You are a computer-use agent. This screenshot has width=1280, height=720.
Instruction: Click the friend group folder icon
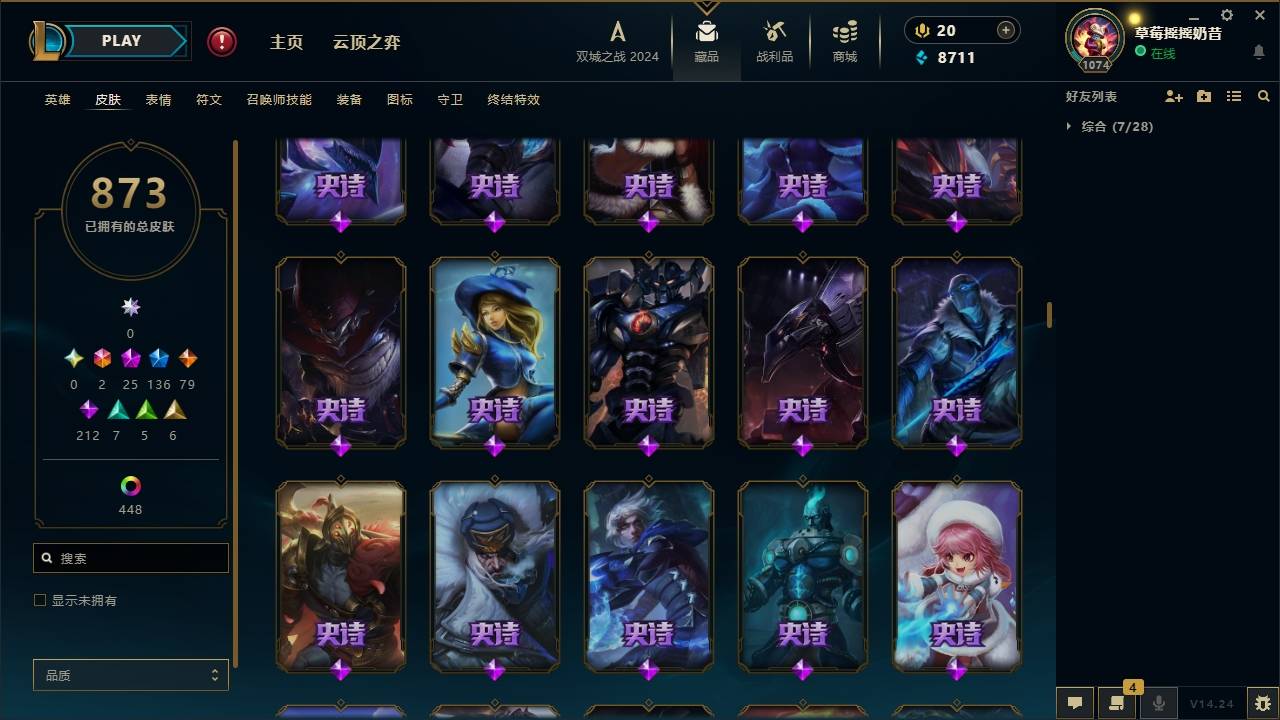point(1204,96)
